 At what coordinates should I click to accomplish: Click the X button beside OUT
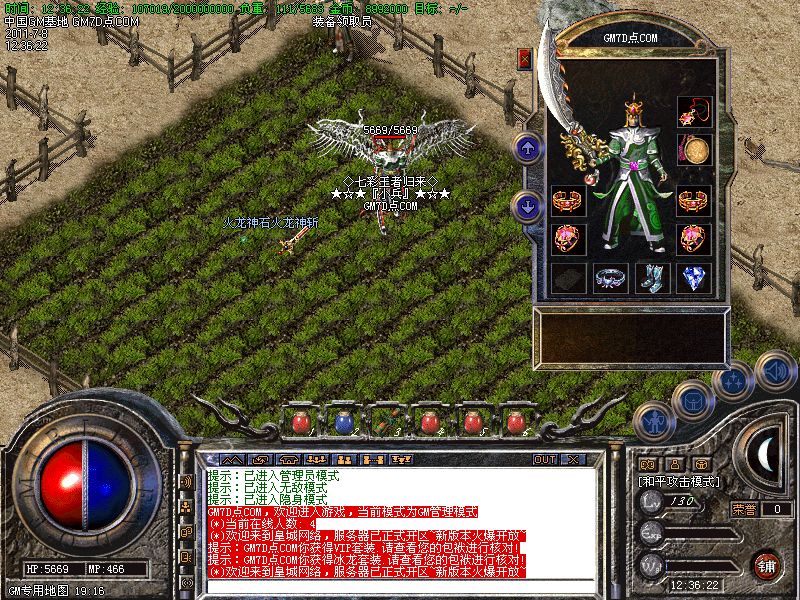click(x=572, y=460)
